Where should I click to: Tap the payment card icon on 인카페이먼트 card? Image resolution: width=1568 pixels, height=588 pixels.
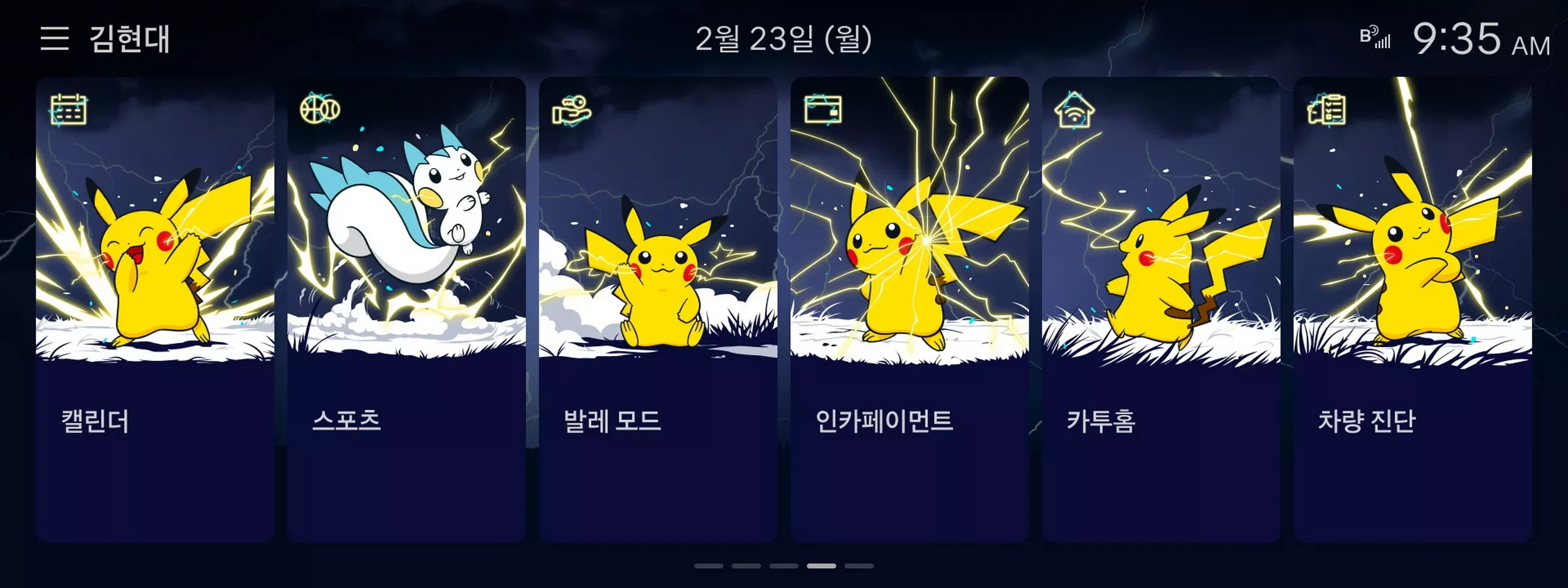pos(822,110)
